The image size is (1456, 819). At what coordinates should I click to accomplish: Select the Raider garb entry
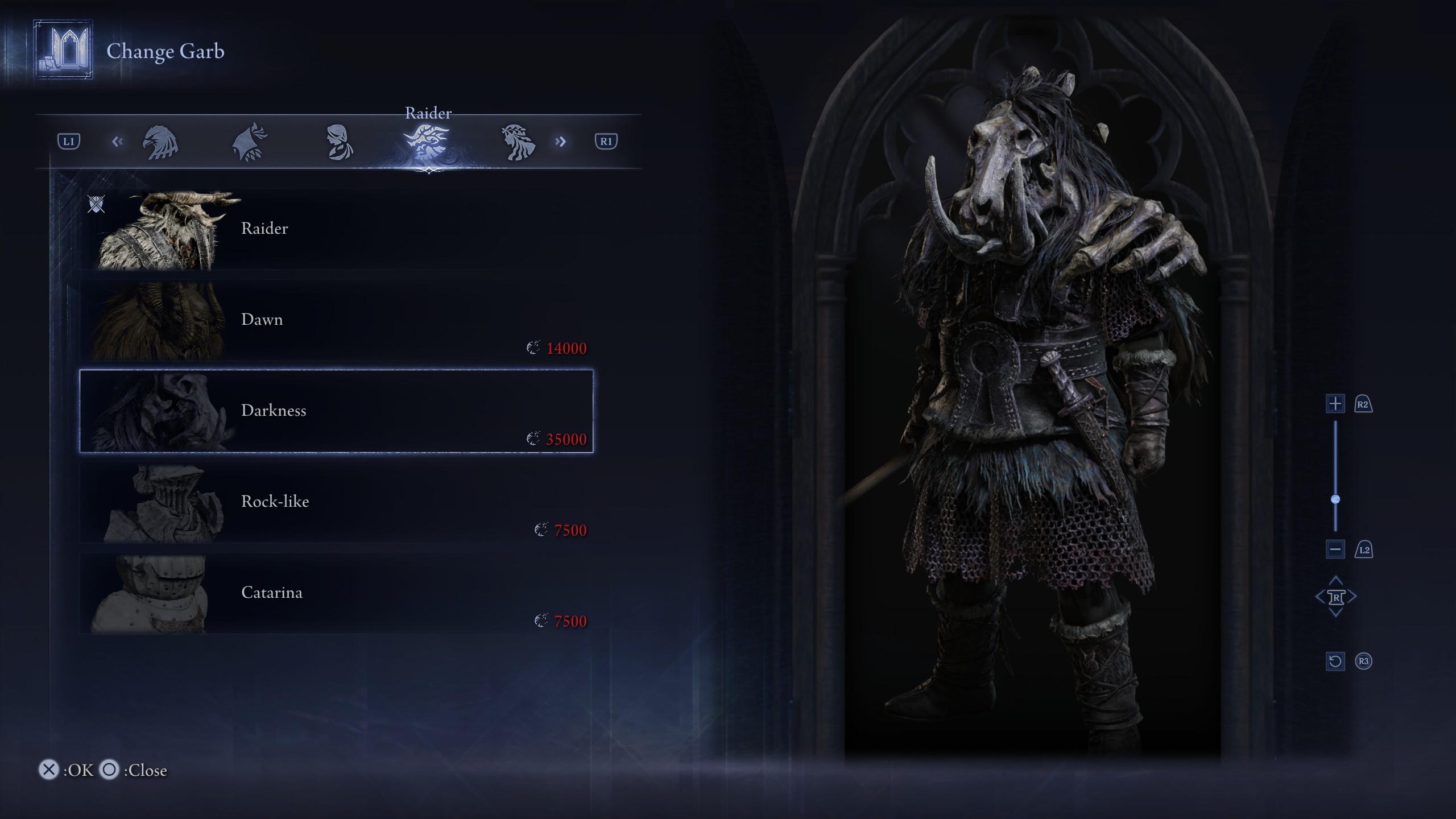click(336, 229)
